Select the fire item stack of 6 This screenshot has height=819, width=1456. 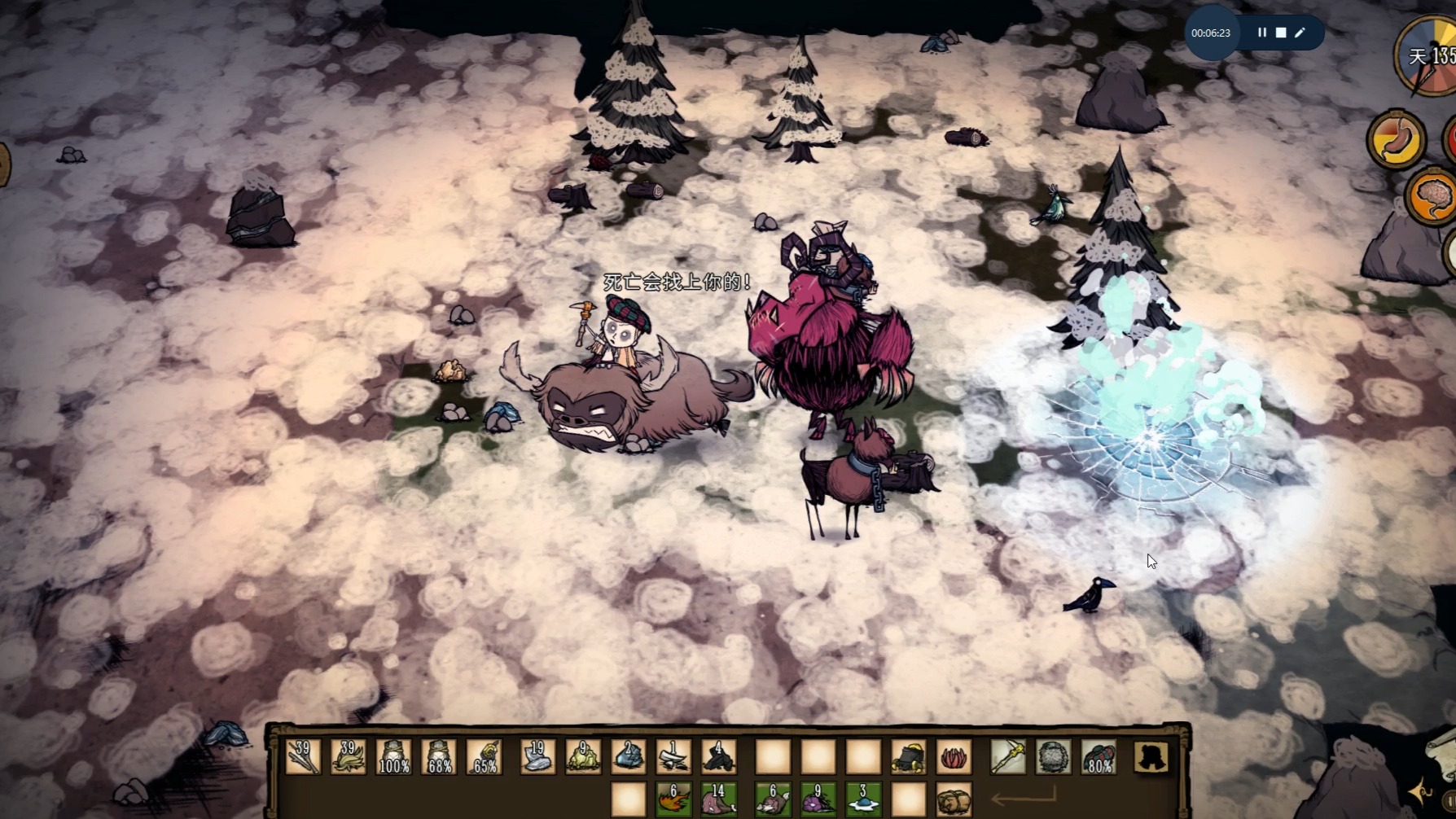click(x=673, y=799)
